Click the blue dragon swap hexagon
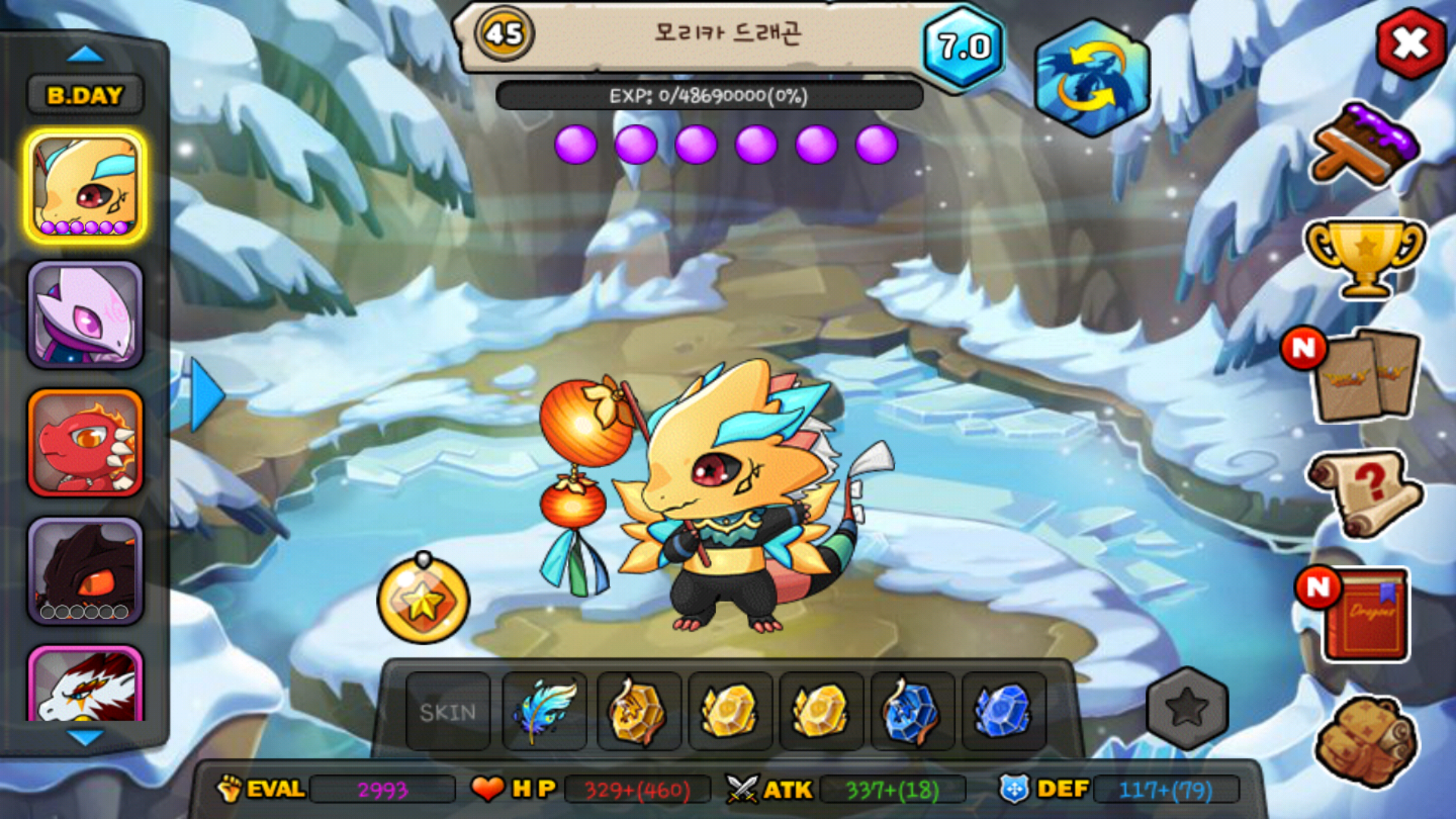Image resolution: width=1456 pixels, height=819 pixels. (x=1092, y=78)
